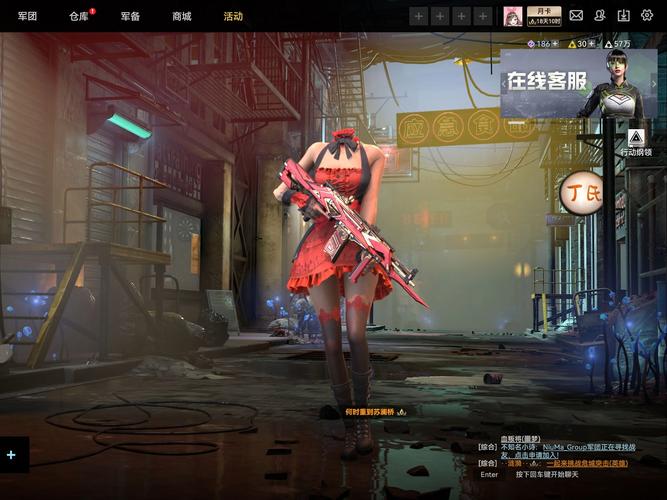667x500 pixels.
Task: Add more purple currency with plus button
Action: 555,44
